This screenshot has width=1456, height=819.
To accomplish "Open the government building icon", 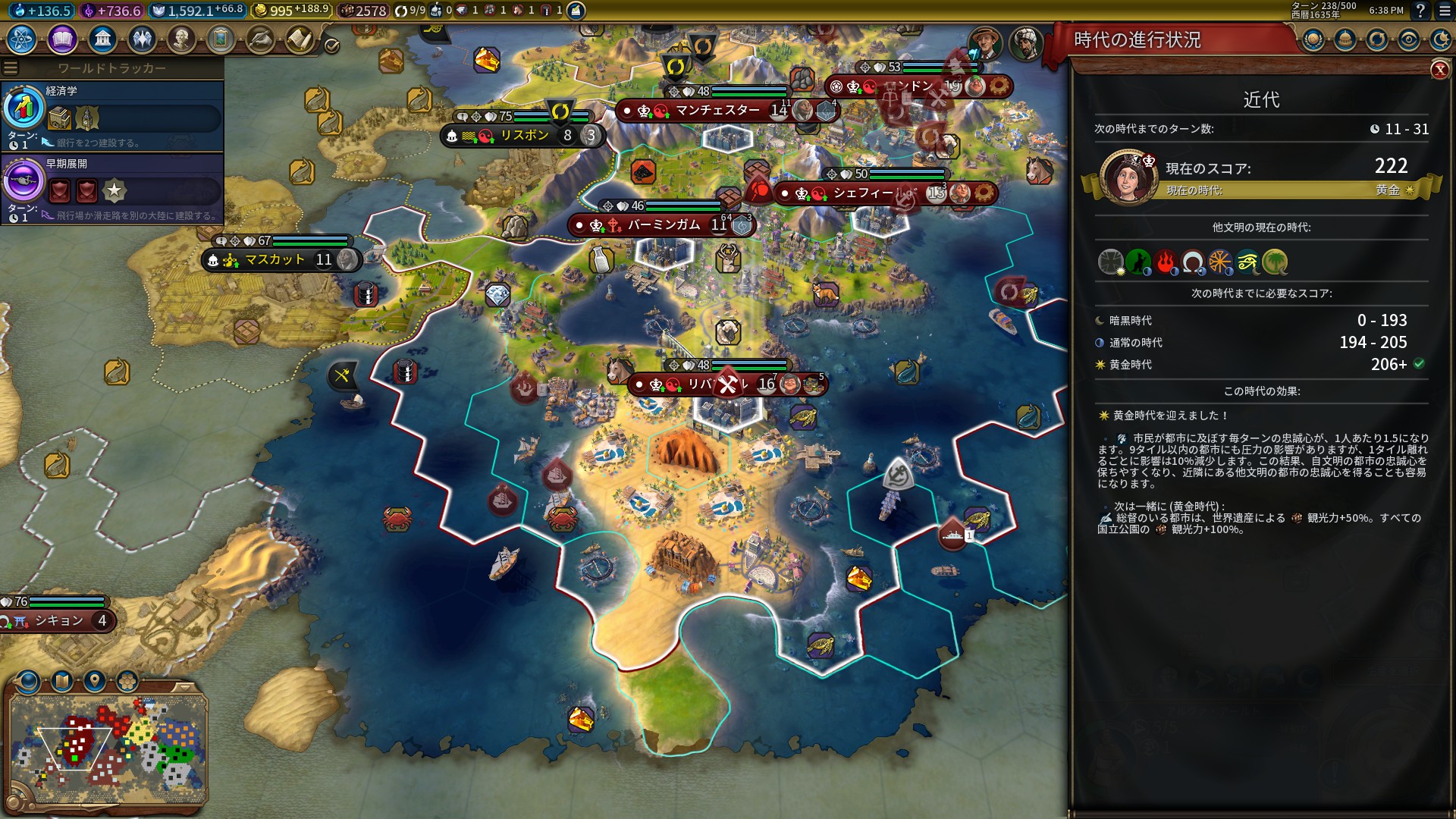I will (x=102, y=39).
